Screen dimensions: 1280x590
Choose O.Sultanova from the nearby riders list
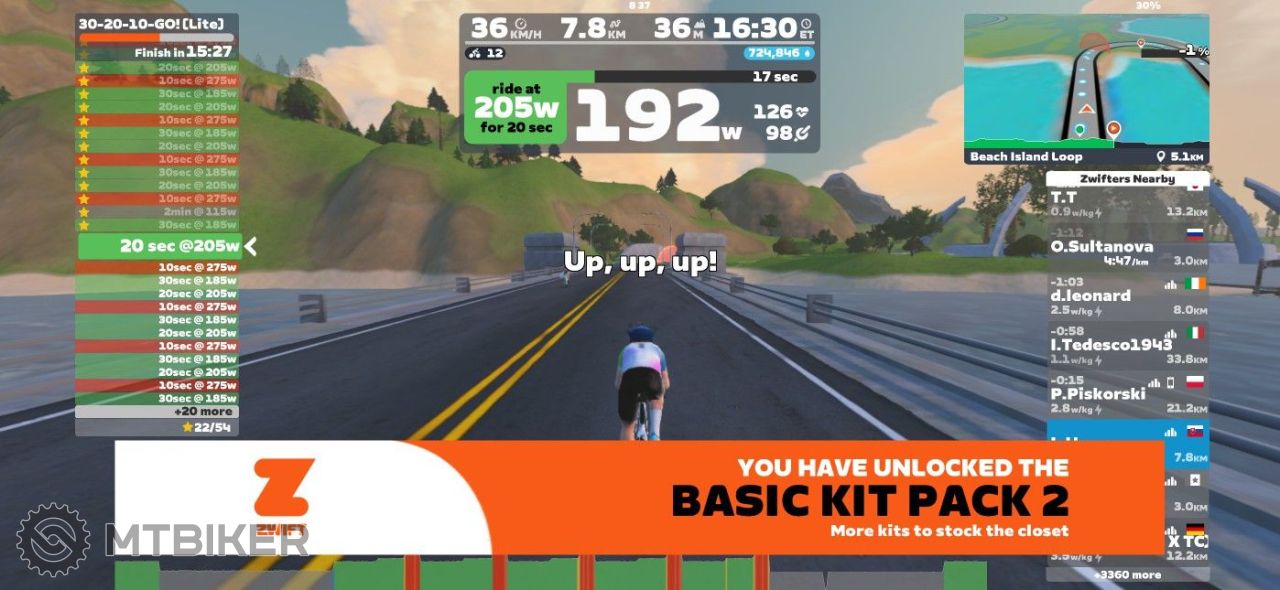click(x=1127, y=253)
